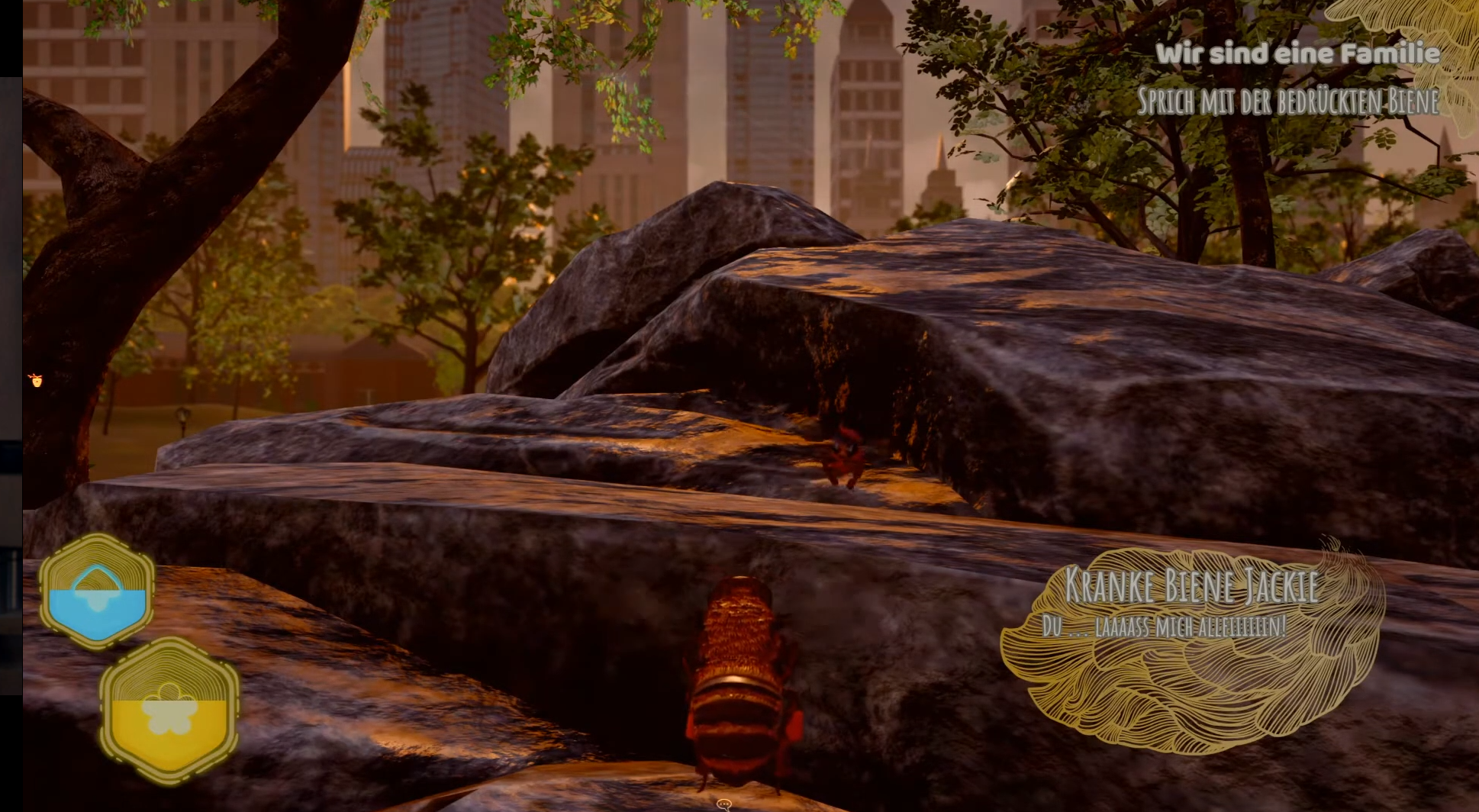1479x812 pixels.
Task: Open the 'Wir sind eine Familie' quest tracker
Action: tap(1297, 53)
